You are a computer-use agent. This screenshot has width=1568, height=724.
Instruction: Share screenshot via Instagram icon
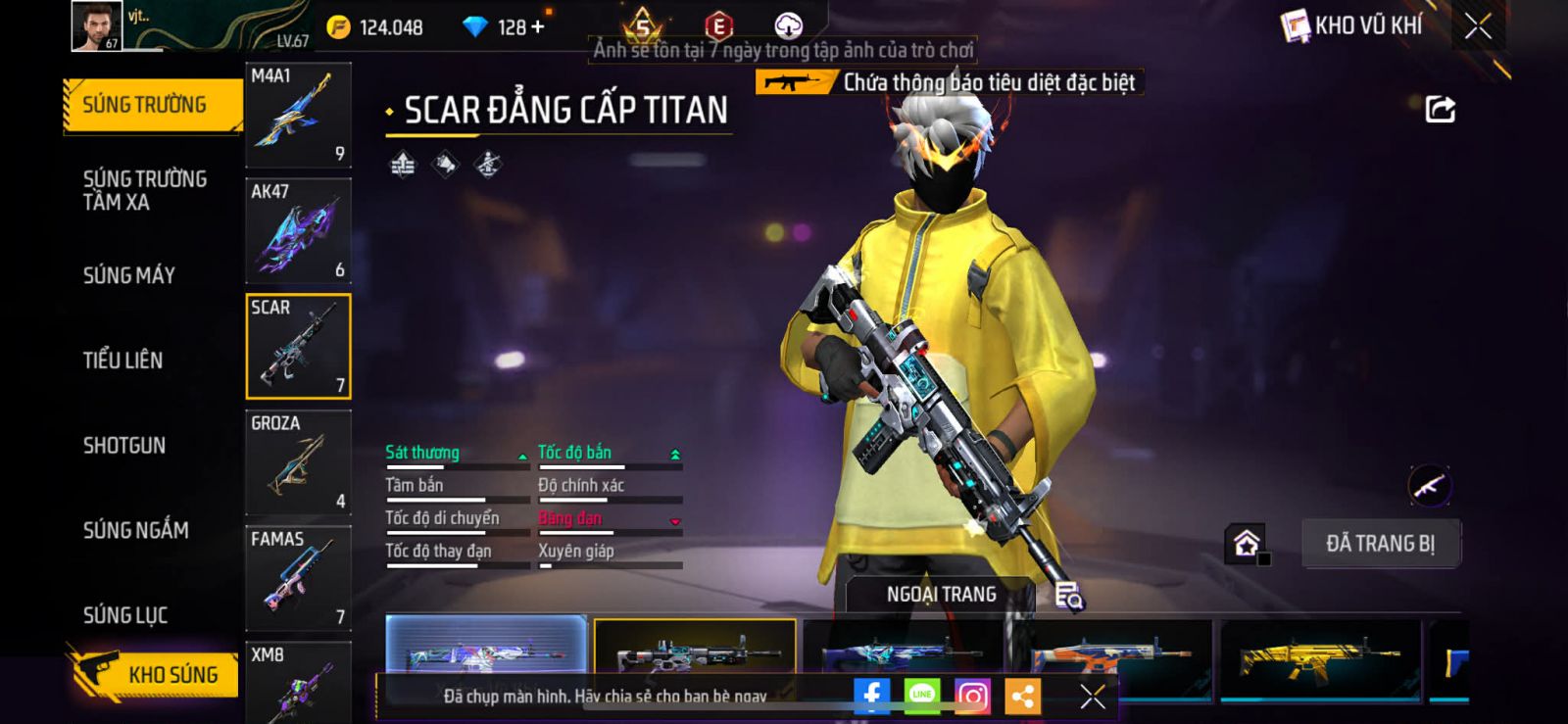971,697
